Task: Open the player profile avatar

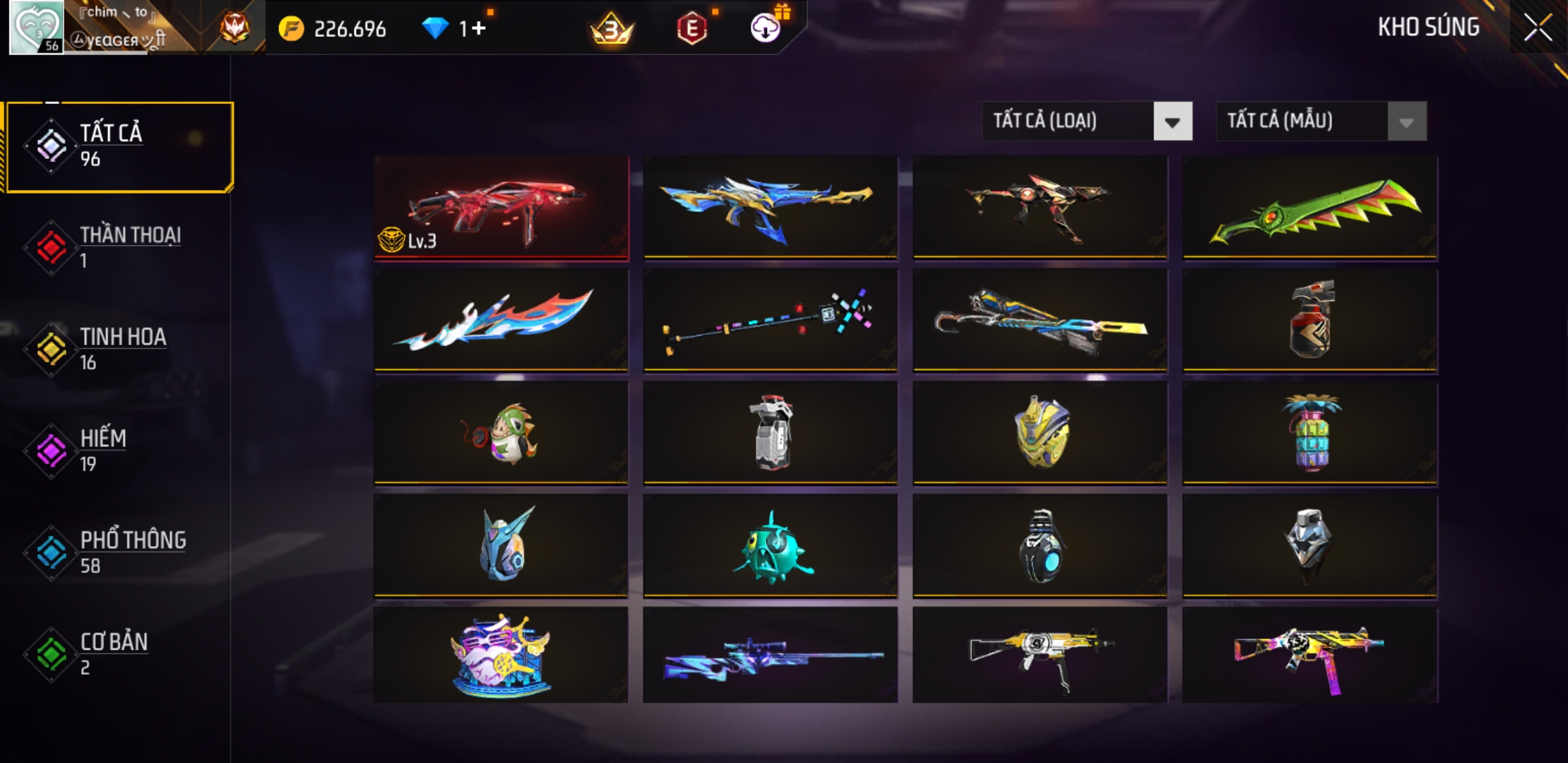Action: click(36, 27)
